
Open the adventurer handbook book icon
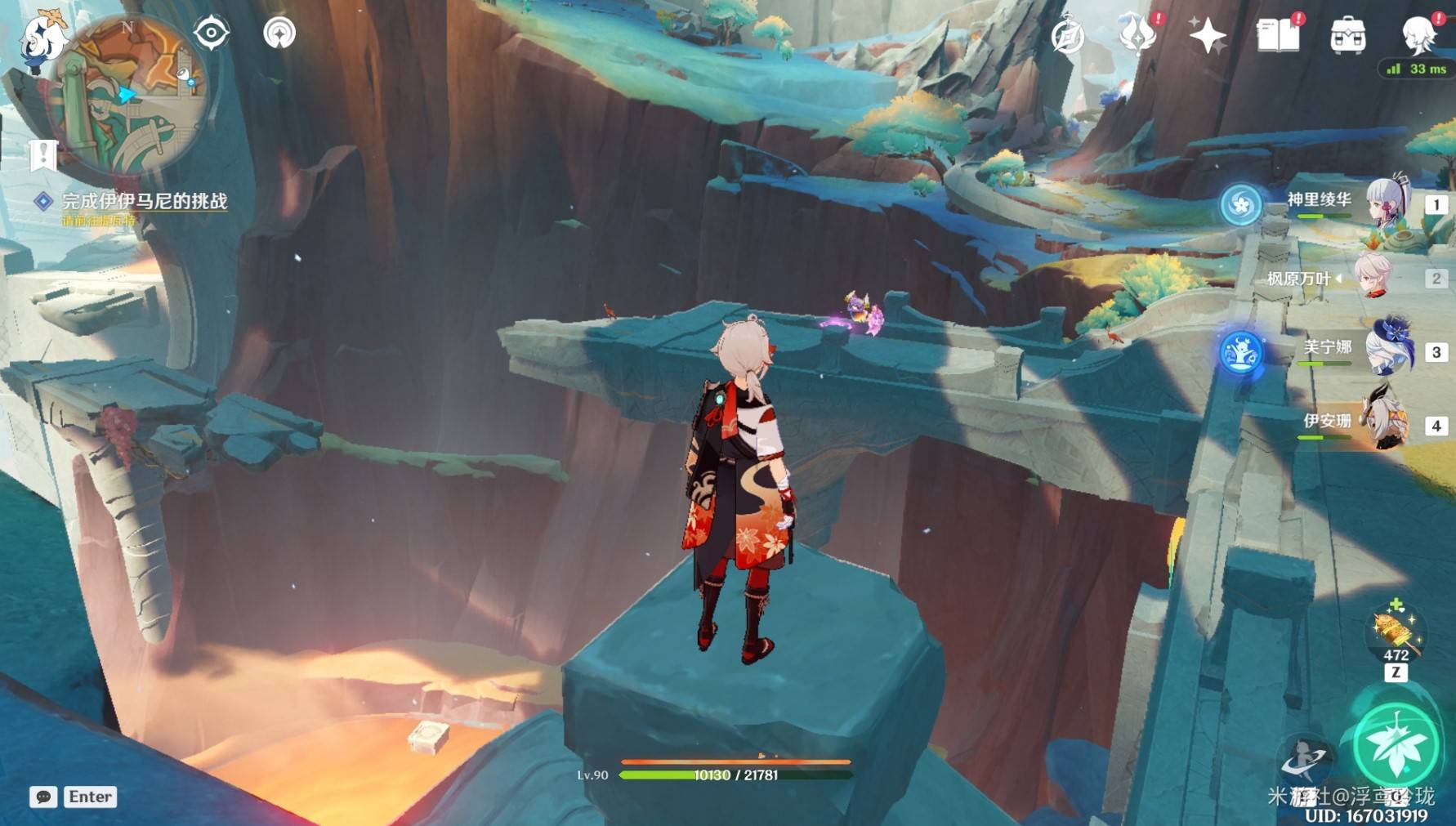[1277, 35]
